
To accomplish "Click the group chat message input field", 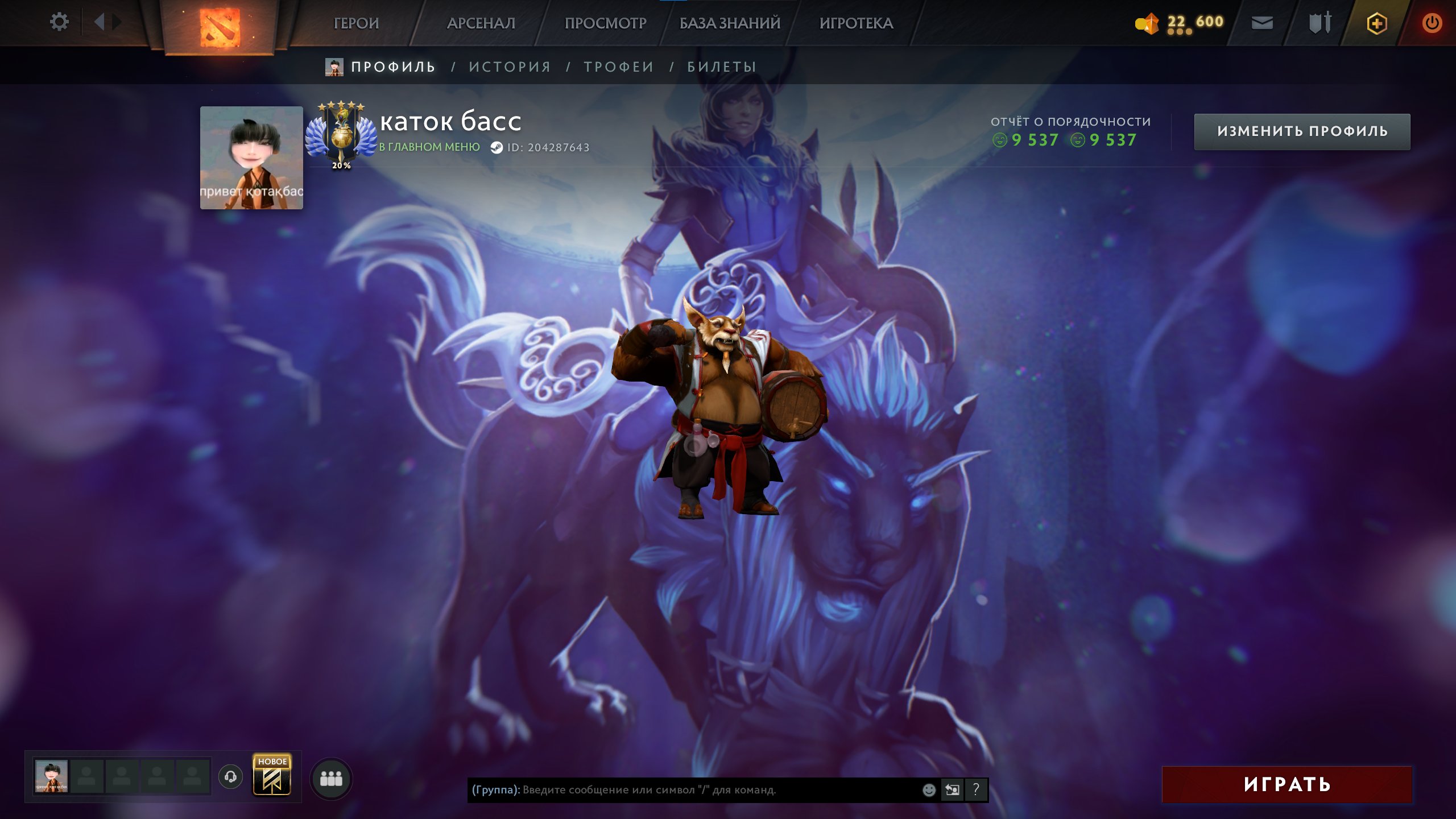I will point(682,789).
